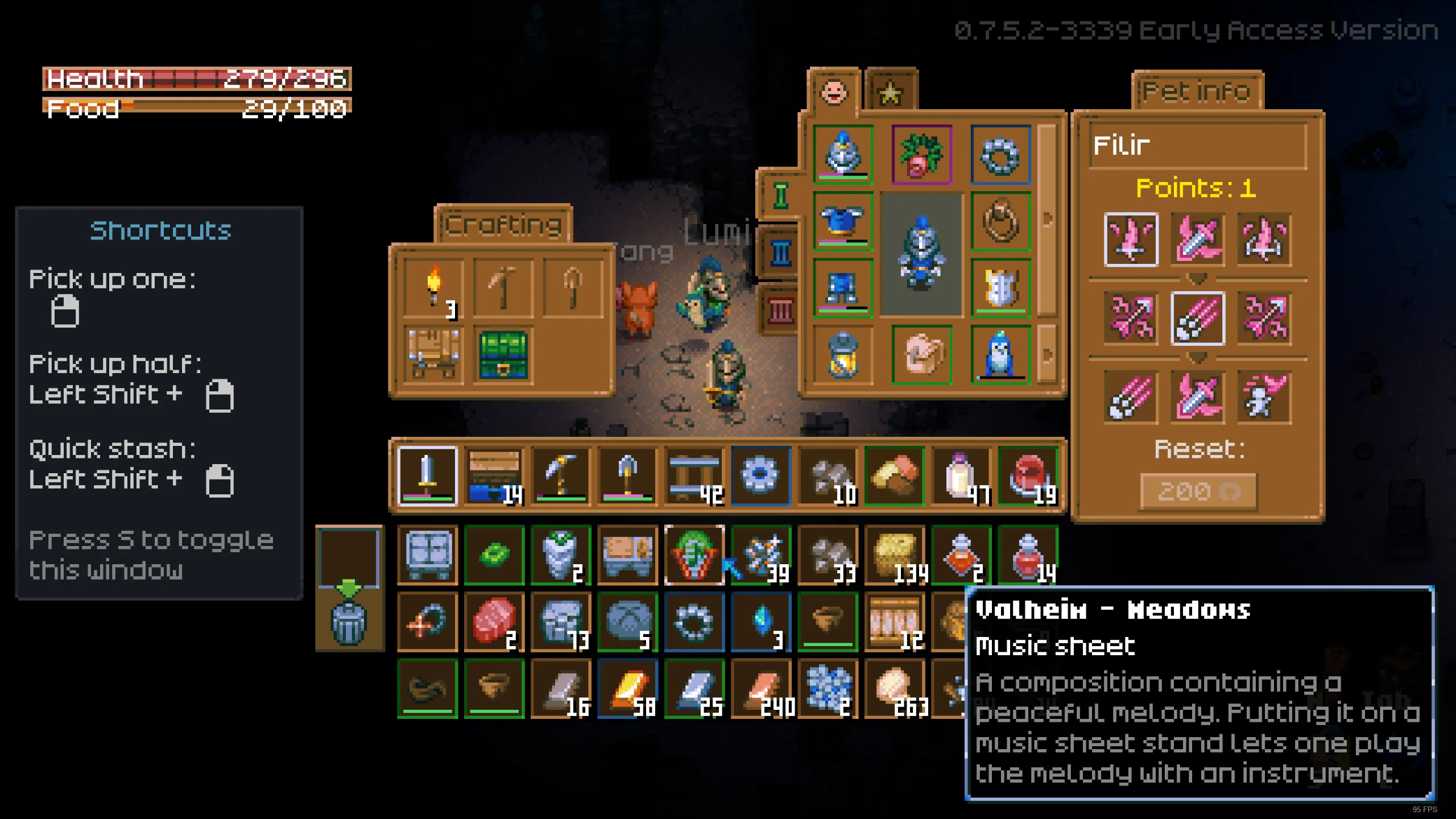
Task: Switch to the star tab on the inventory
Action: [x=891, y=91]
